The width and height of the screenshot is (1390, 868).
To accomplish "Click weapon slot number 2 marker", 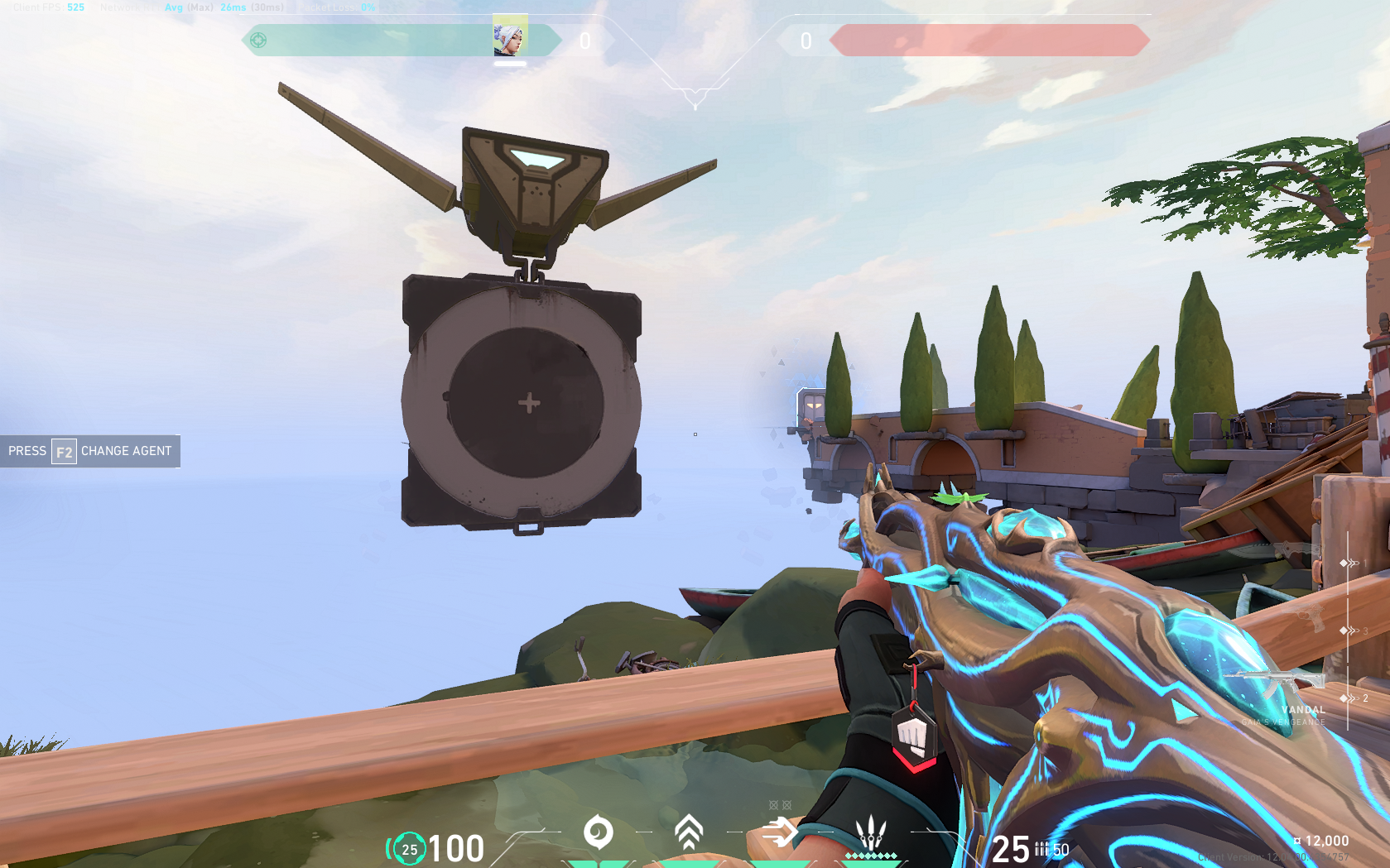I will point(1365,698).
